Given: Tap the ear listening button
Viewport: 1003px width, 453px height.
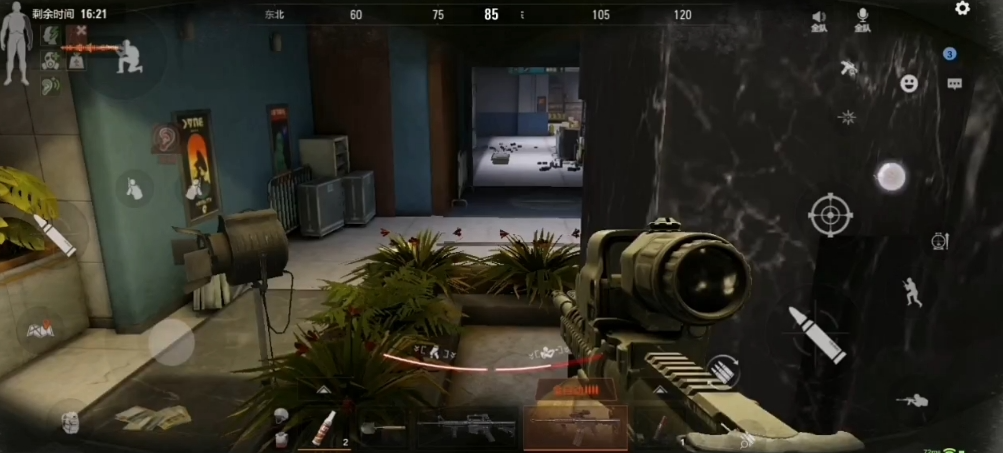Looking at the screenshot, I should coord(162,139).
